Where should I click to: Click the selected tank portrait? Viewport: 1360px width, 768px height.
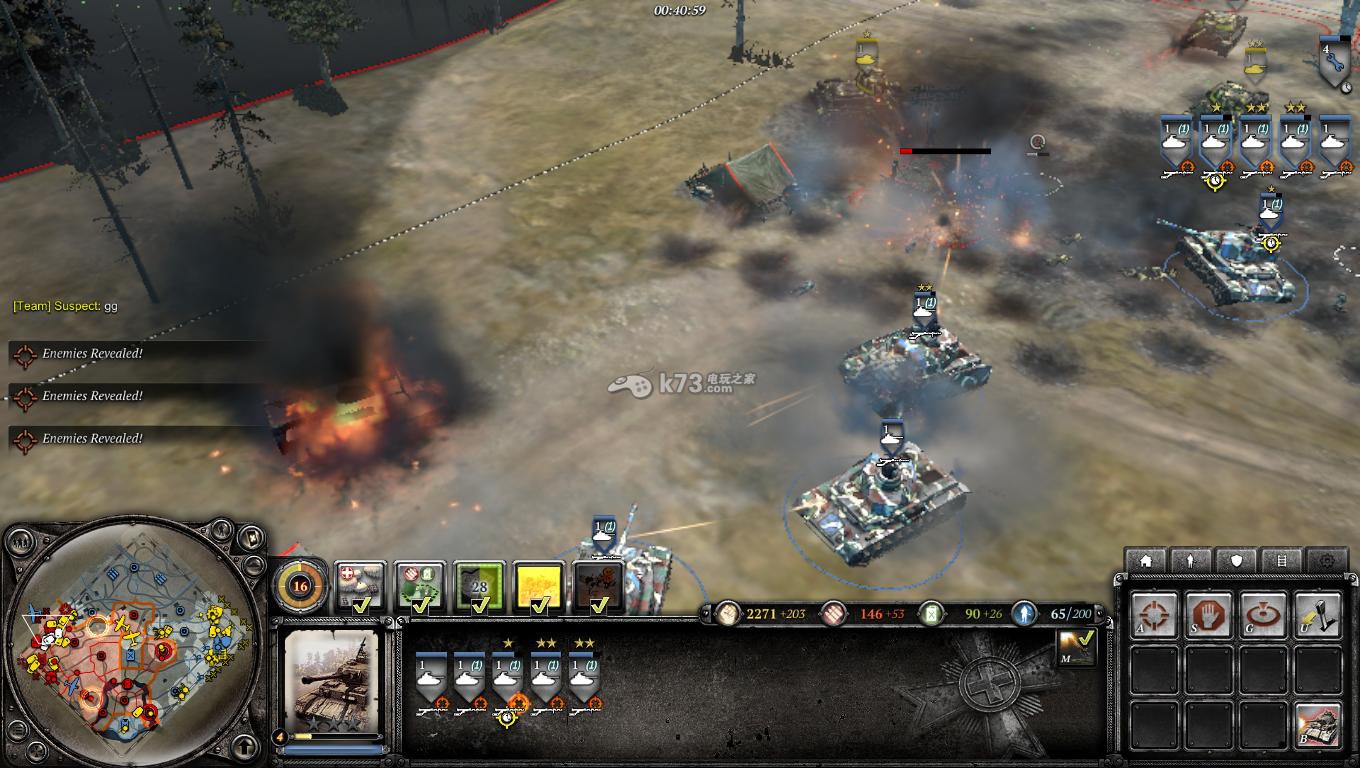[331, 678]
